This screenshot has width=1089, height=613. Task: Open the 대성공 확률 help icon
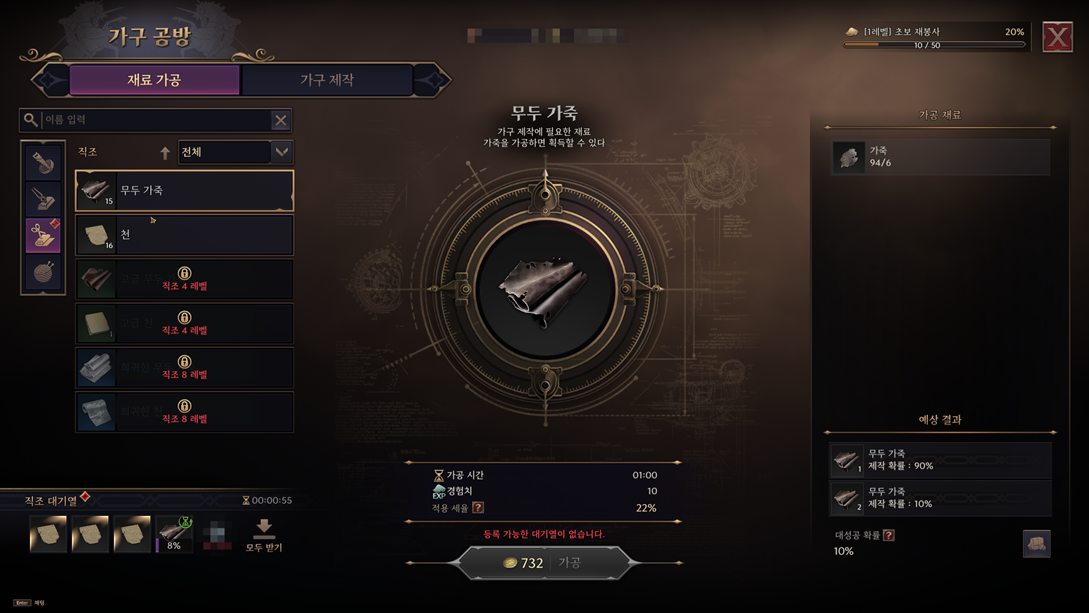[889, 535]
